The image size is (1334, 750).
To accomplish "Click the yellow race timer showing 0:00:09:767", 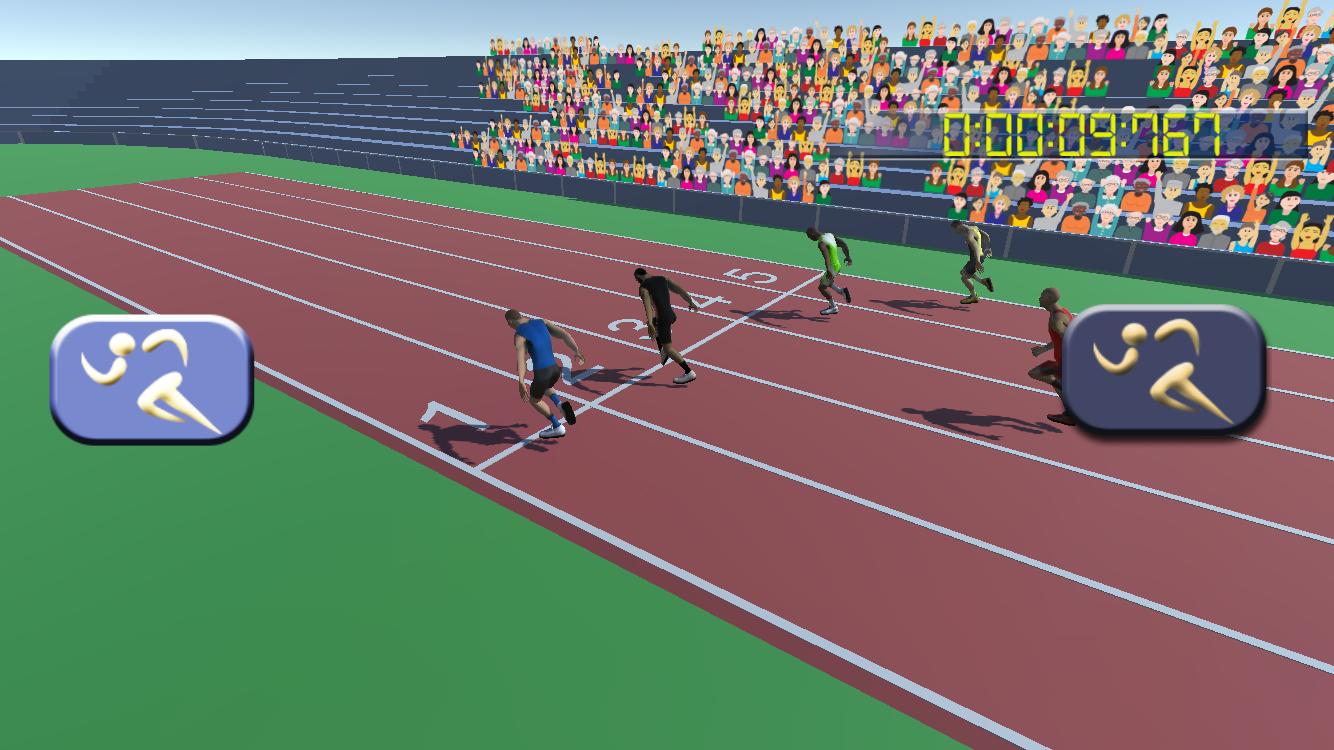I will click(1080, 136).
